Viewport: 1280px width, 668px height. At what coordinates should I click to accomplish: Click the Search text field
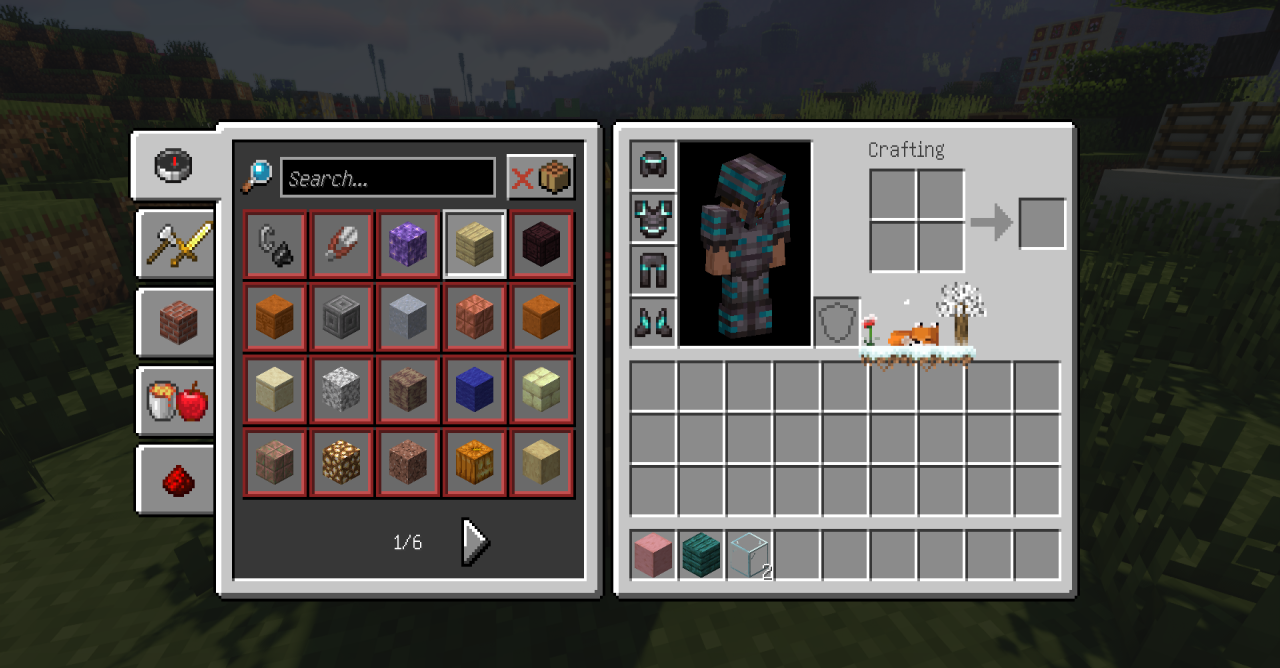click(388, 178)
